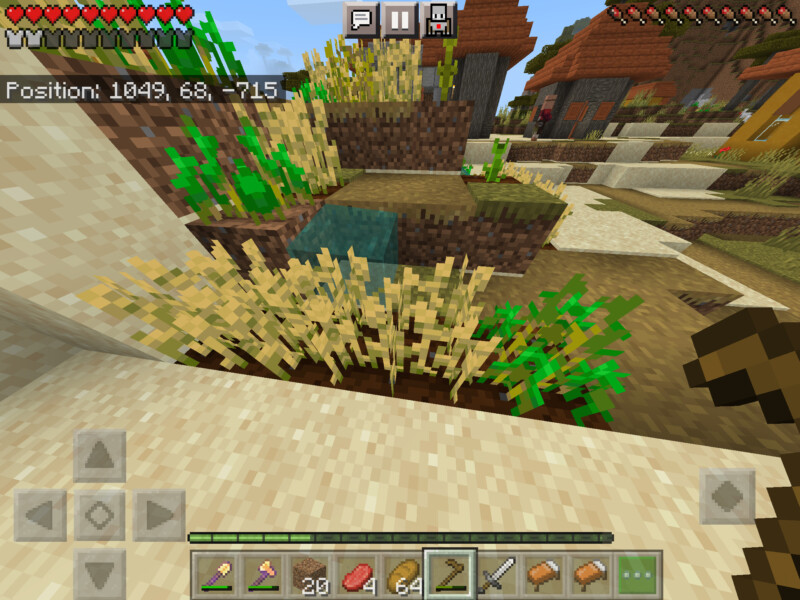Open the chat window
Screen dimensions: 800x600
[x=361, y=20]
